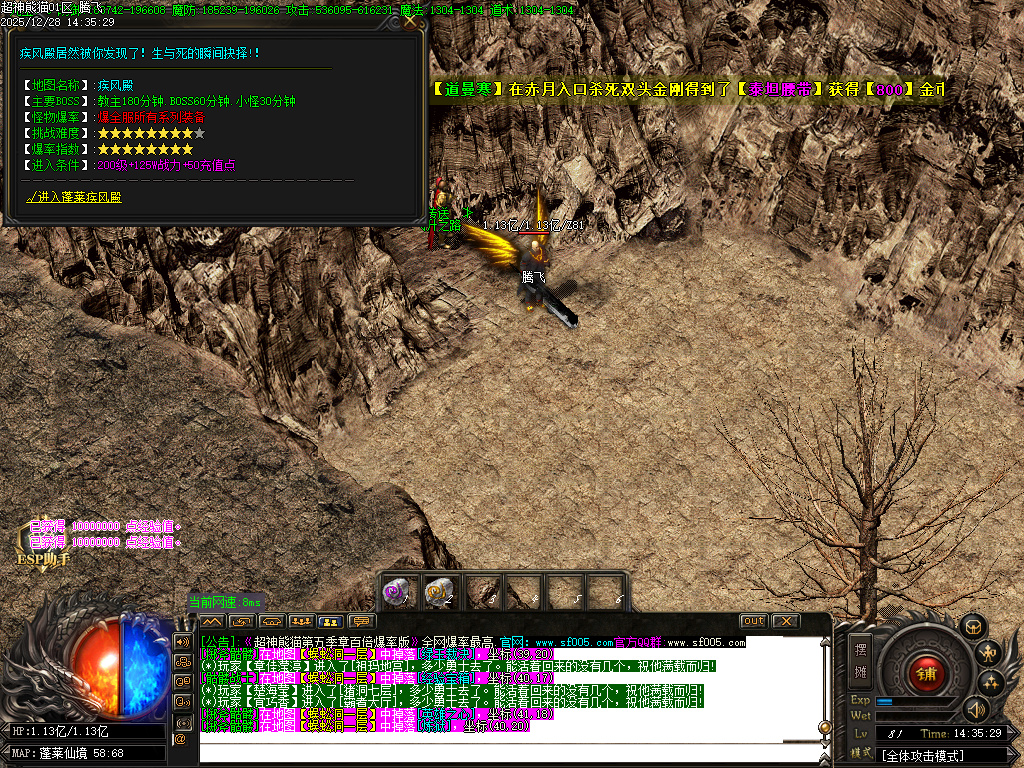Select the speaker chat channel button
The width and height of the screenshot is (1024, 768).
[x=183, y=641]
